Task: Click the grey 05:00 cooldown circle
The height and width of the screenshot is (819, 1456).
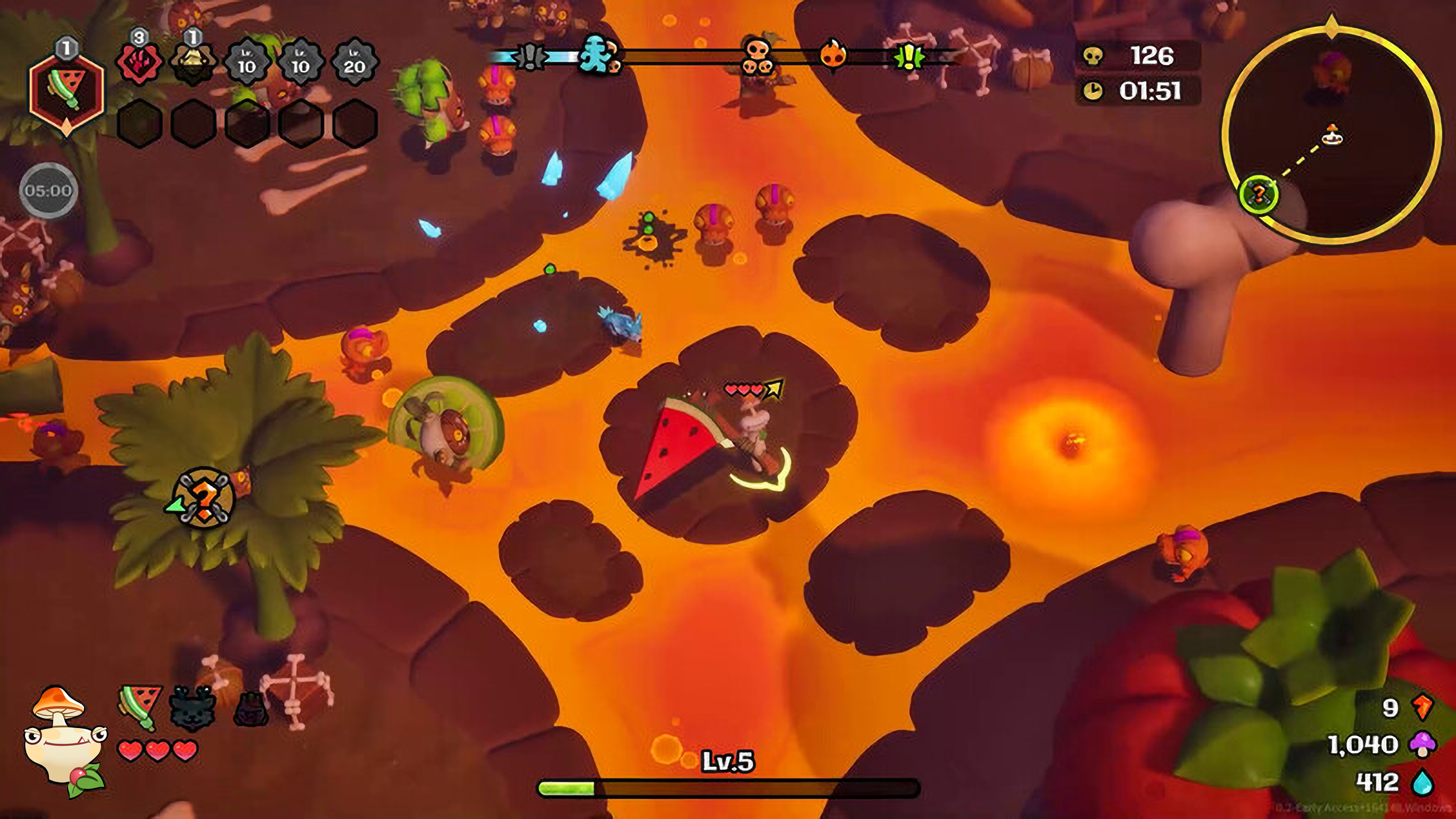Action: click(48, 190)
